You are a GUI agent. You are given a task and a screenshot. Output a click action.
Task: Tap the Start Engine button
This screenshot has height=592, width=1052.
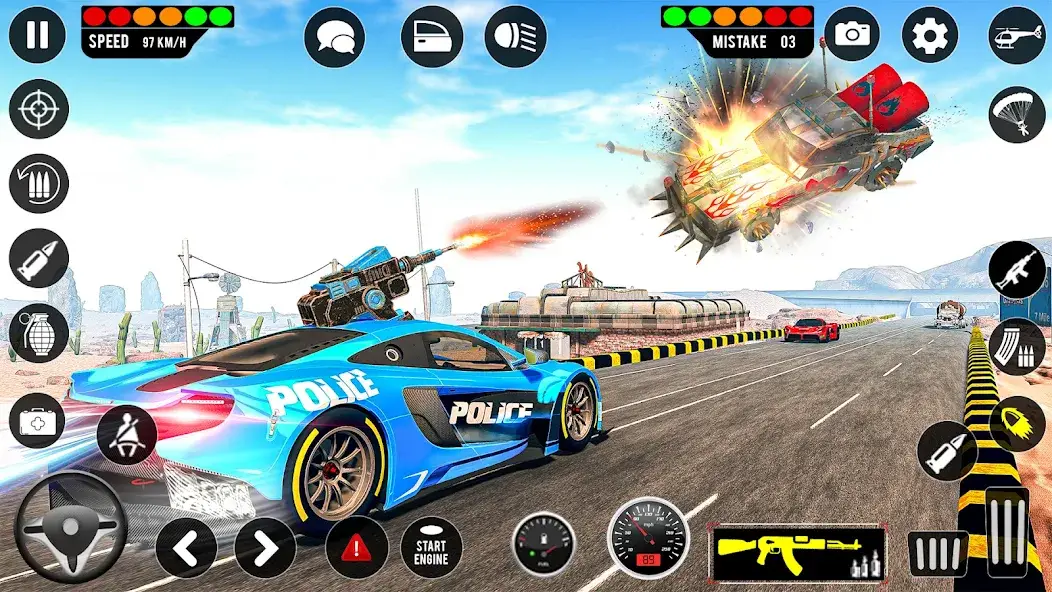(x=431, y=547)
